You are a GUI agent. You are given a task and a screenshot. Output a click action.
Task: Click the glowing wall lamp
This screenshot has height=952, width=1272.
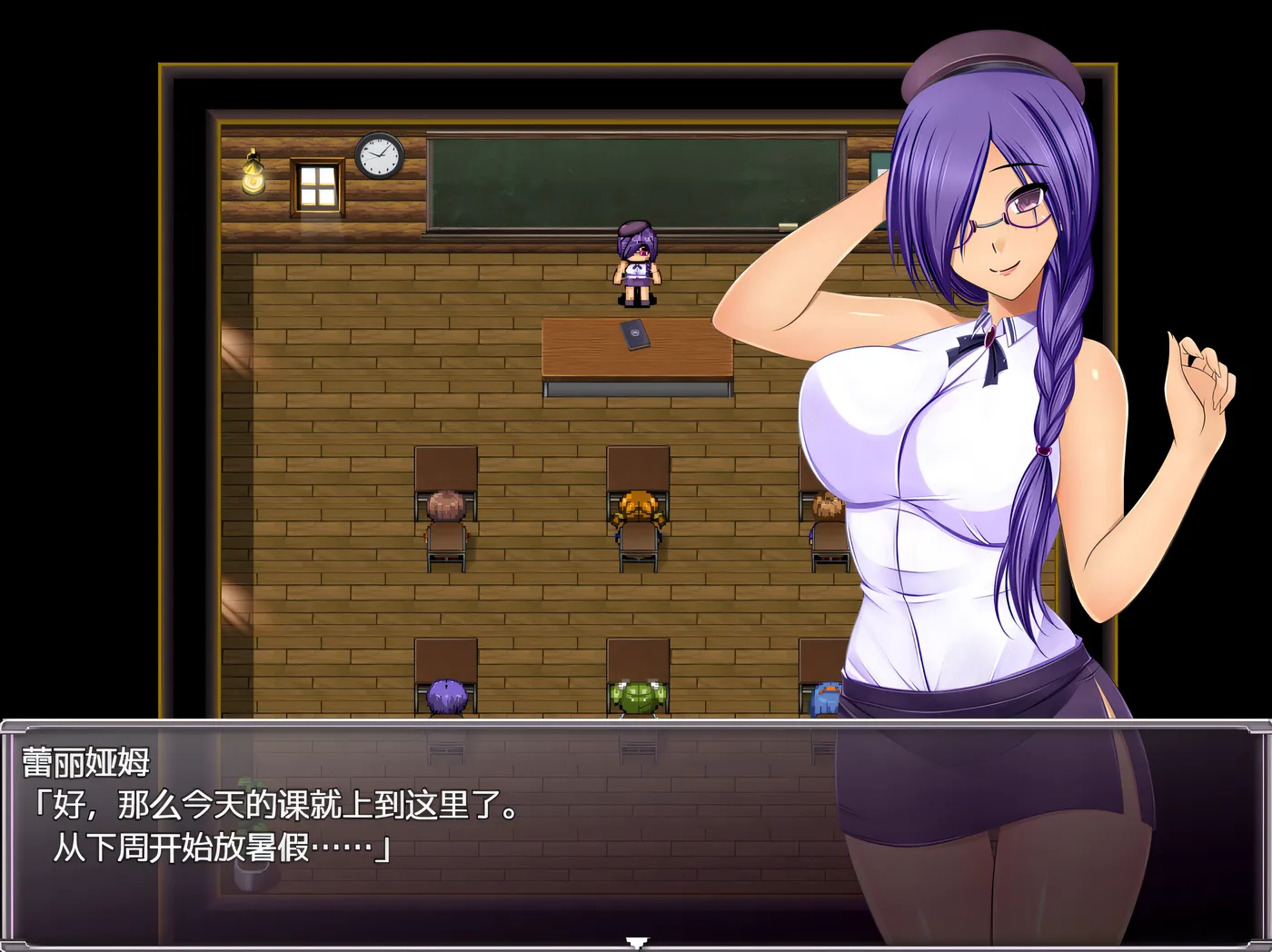tap(252, 174)
